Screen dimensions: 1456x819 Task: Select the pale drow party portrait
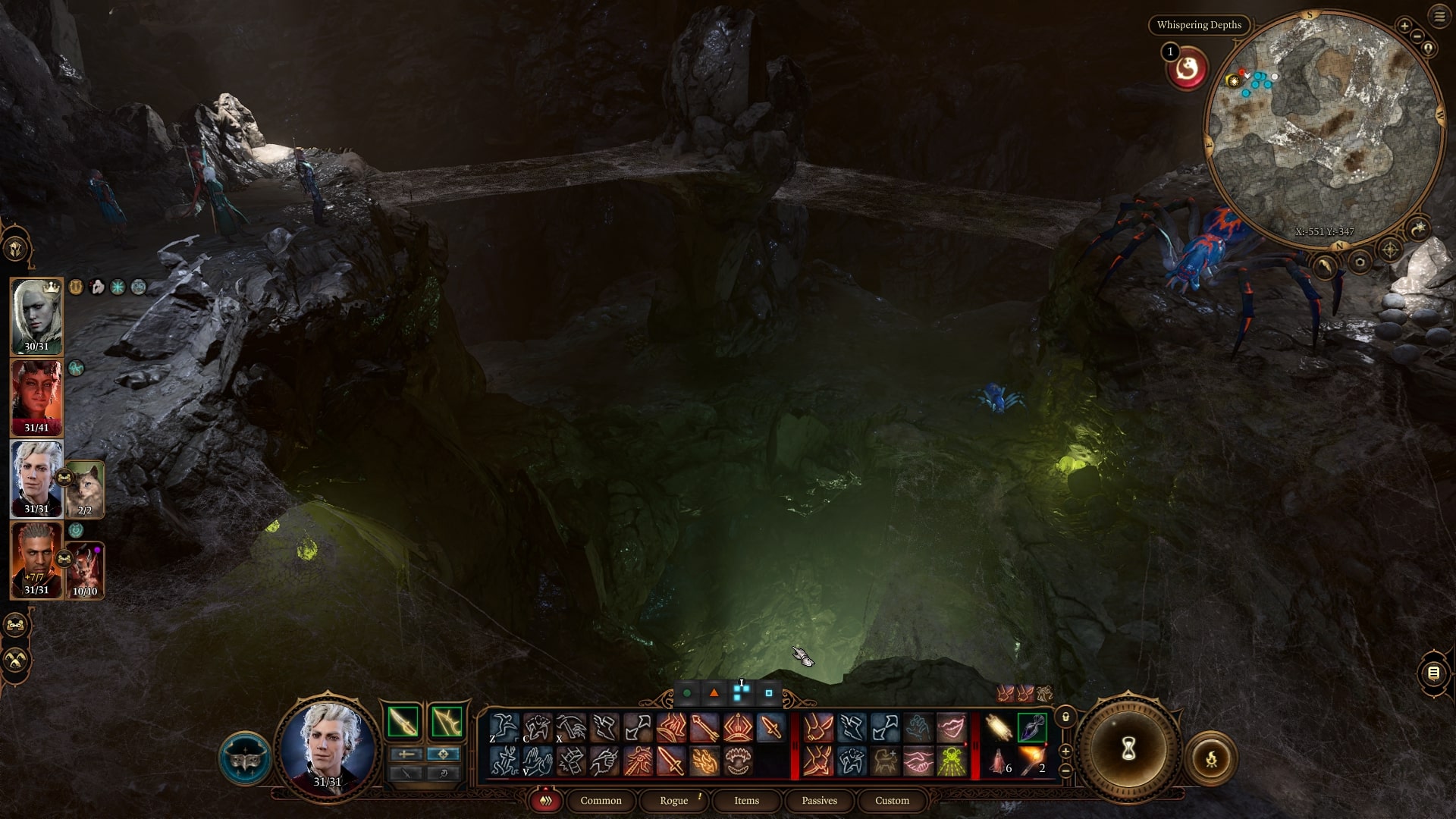pyautogui.click(x=36, y=315)
